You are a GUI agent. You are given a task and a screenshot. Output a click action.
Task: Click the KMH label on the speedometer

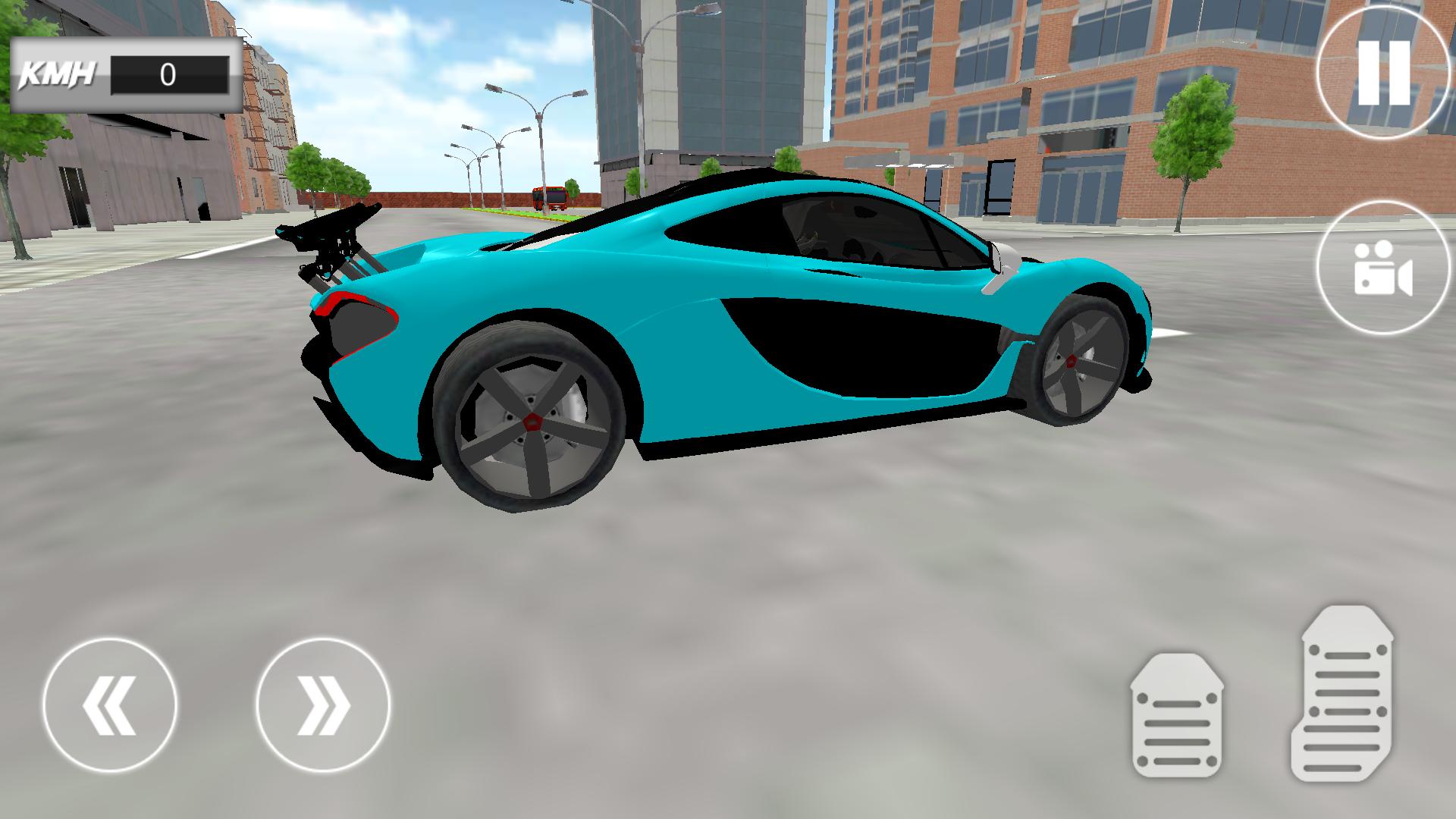[x=57, y=74]
